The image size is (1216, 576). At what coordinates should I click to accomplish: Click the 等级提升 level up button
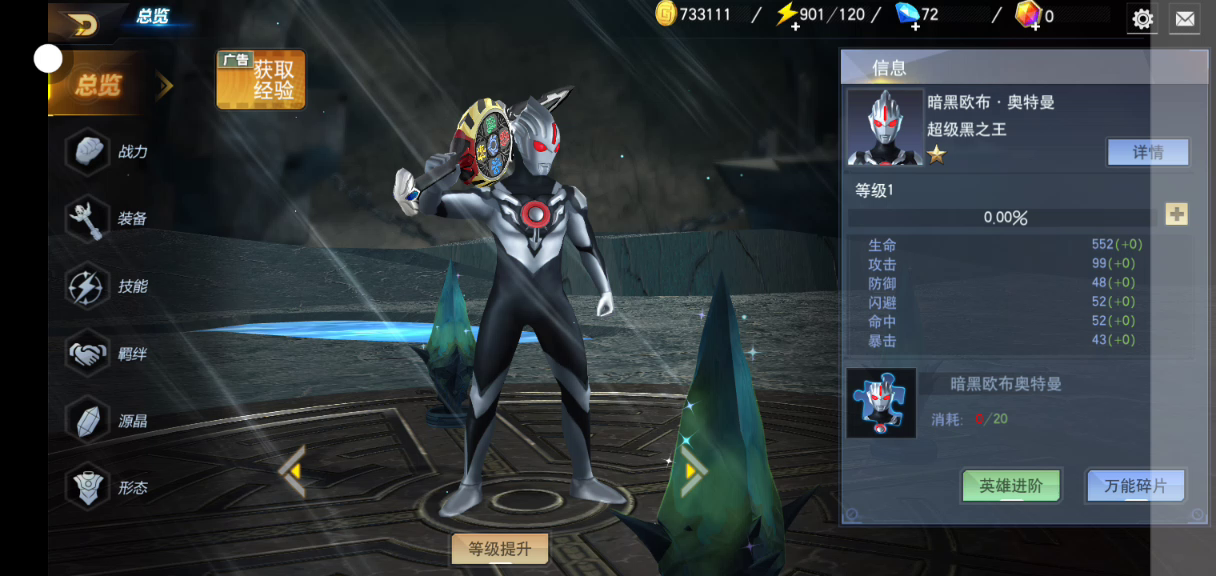pos(500,548)
